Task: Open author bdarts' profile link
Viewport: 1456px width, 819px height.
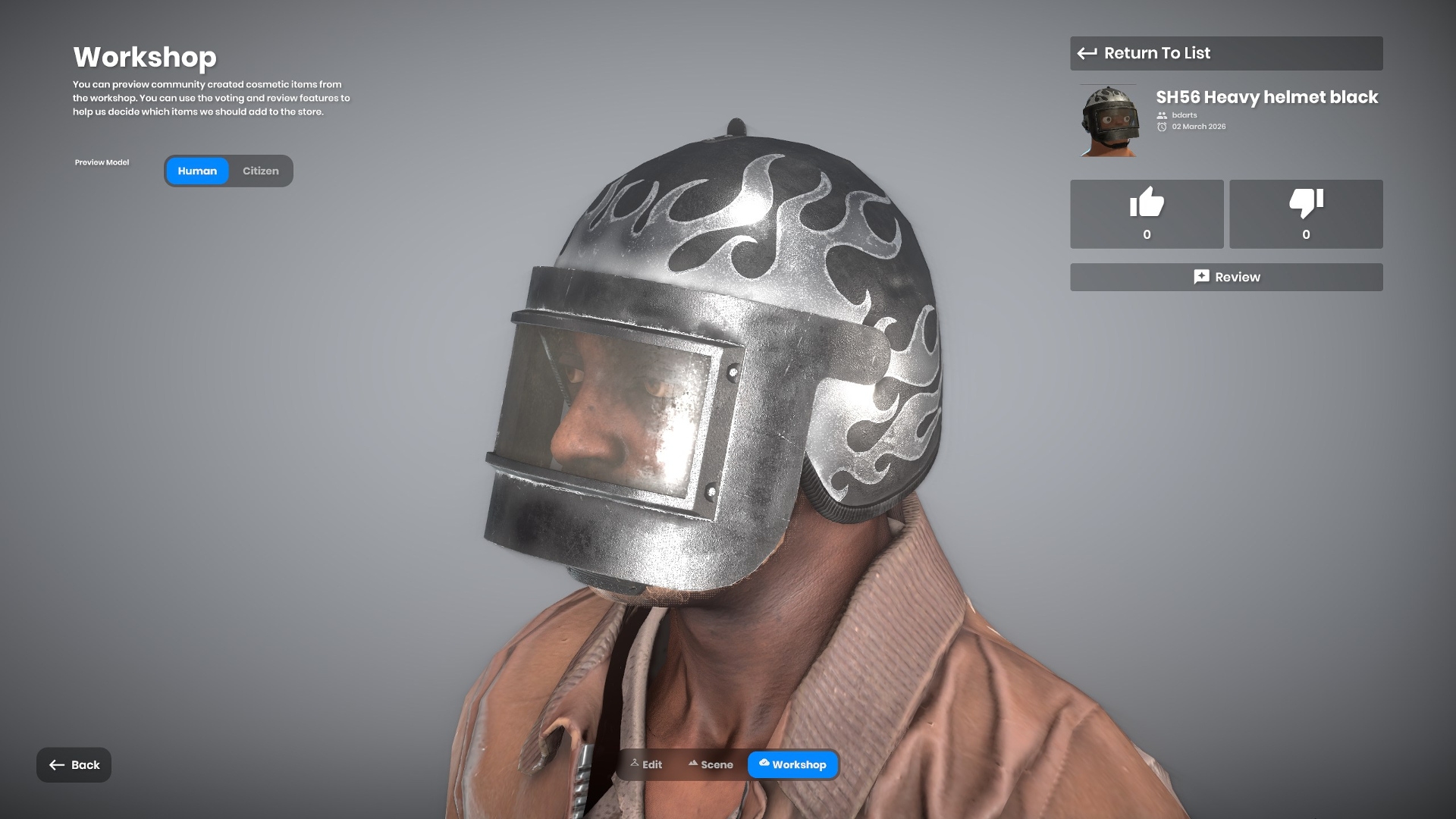Action: (1184, 115)
